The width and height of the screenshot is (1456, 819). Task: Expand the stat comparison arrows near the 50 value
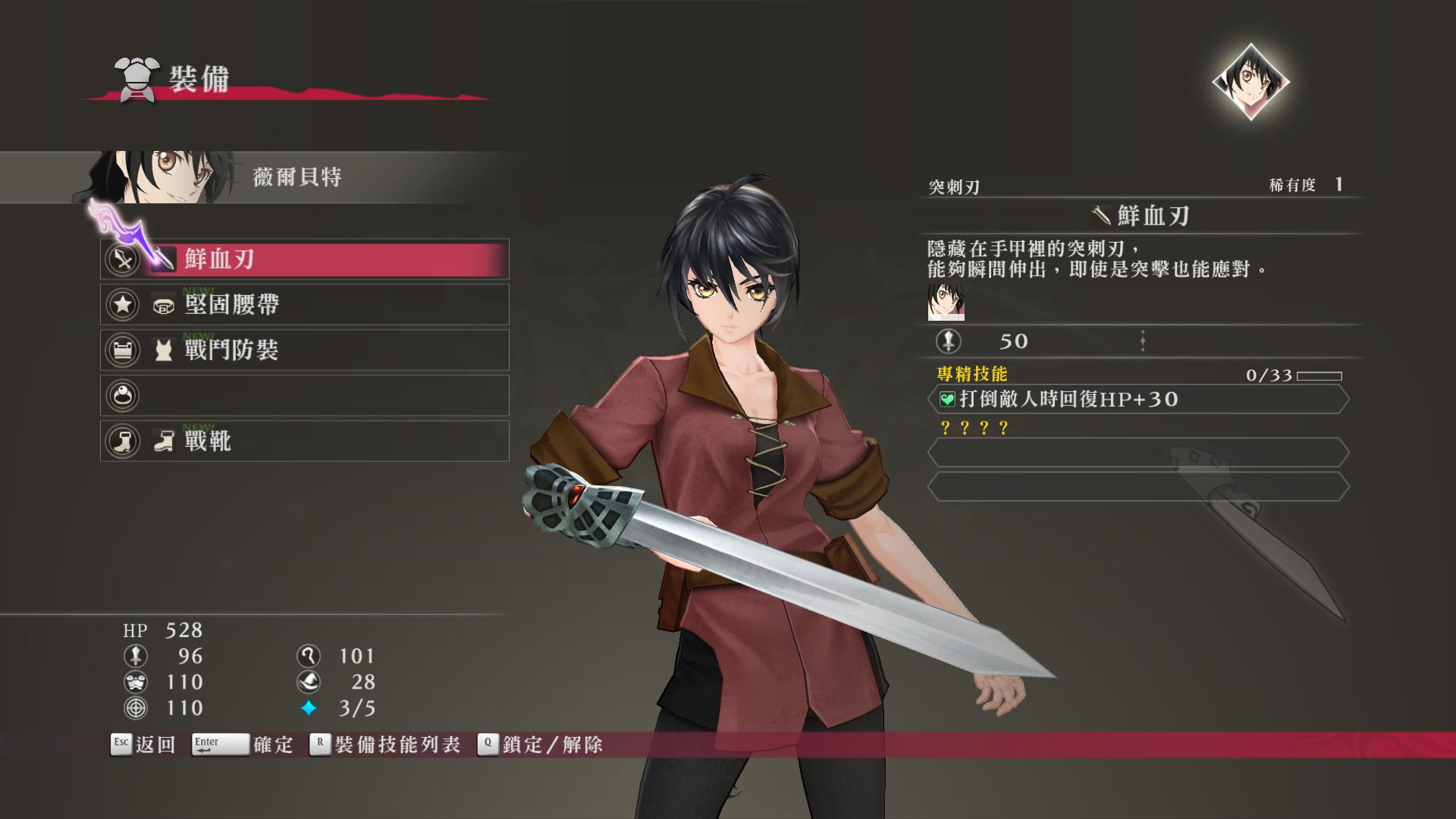[x=1142, y=341]
